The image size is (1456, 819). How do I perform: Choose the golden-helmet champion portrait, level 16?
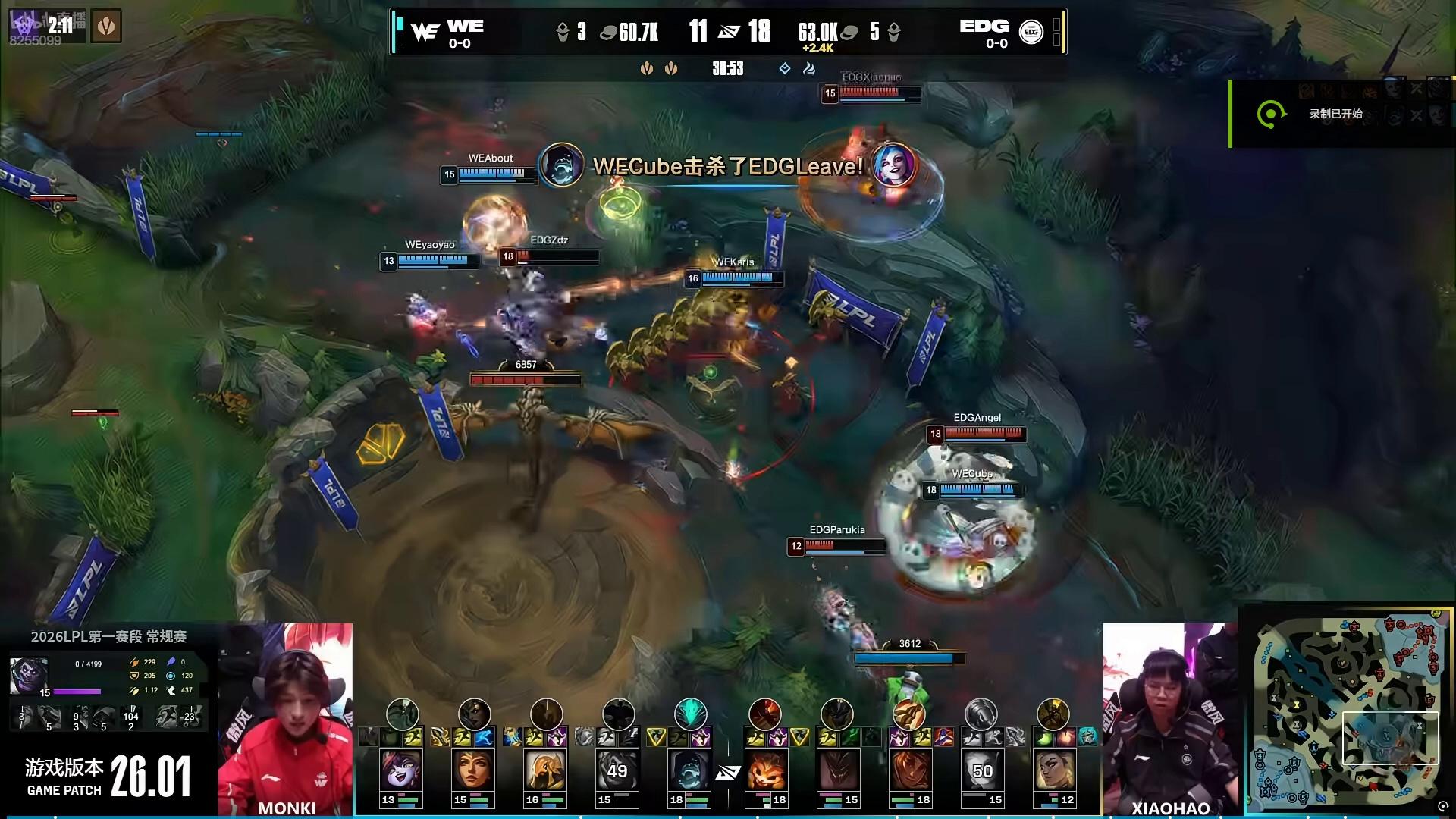click(545, 771)
